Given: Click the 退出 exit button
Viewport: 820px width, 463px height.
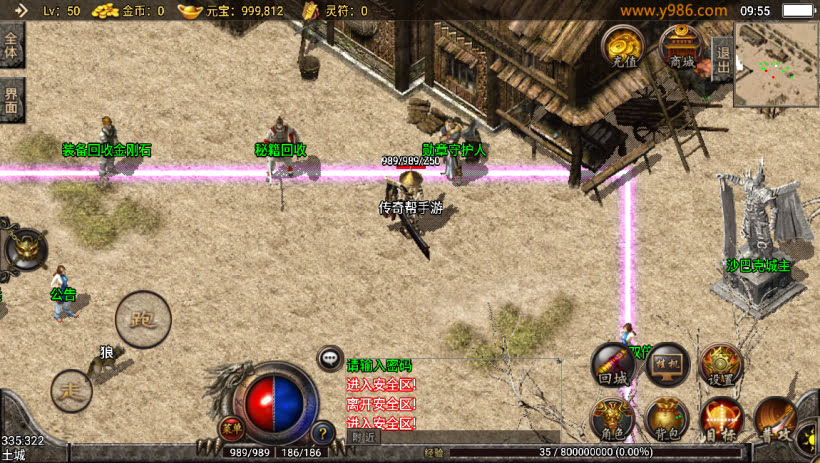Looking at the screenshot, I should tap(722, 59).
